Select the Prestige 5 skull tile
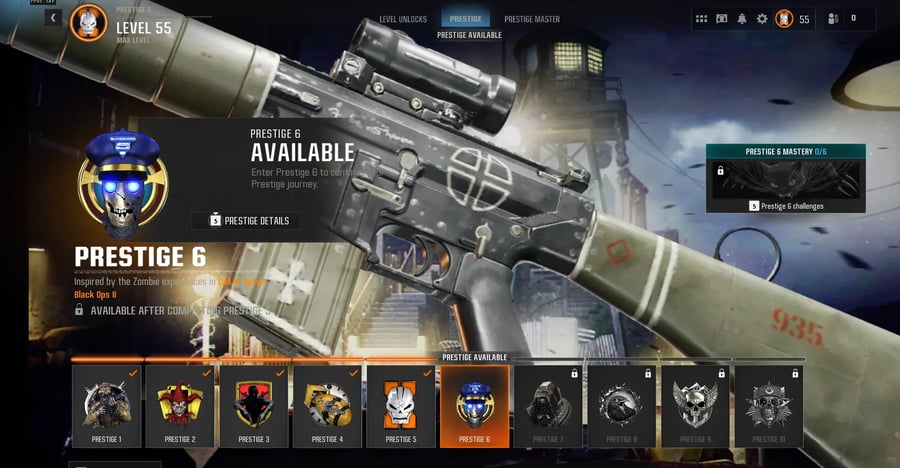The image size is (900, 468). (401, 405)
